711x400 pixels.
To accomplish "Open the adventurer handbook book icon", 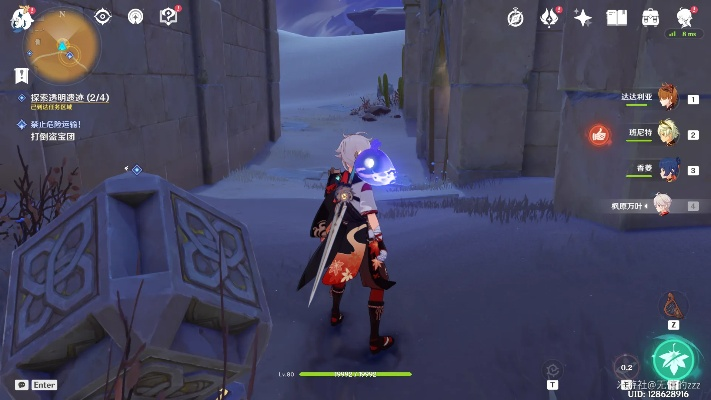I will pyautogui.click(x=617, y=17).
